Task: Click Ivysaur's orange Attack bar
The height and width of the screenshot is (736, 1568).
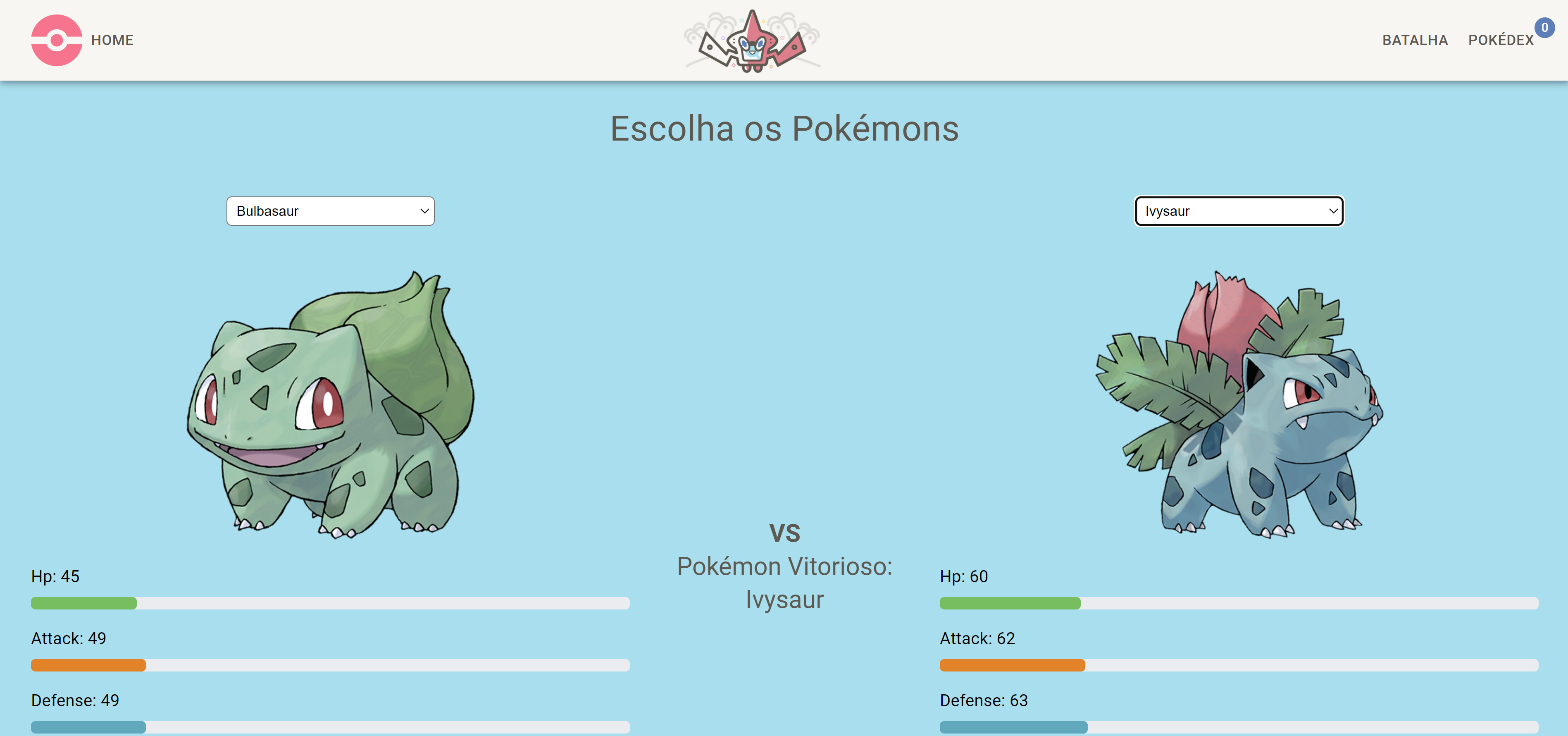Action: coord(1012,665)
